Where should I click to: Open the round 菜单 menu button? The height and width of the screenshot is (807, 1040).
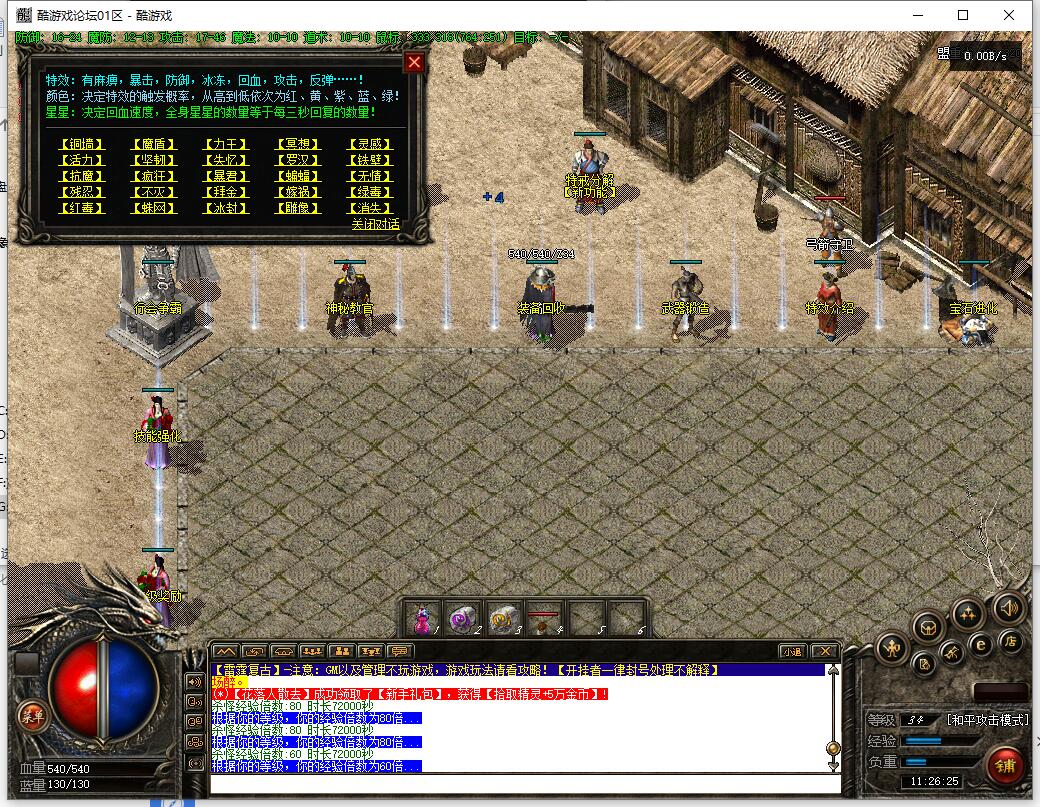(x=32, y=716)
